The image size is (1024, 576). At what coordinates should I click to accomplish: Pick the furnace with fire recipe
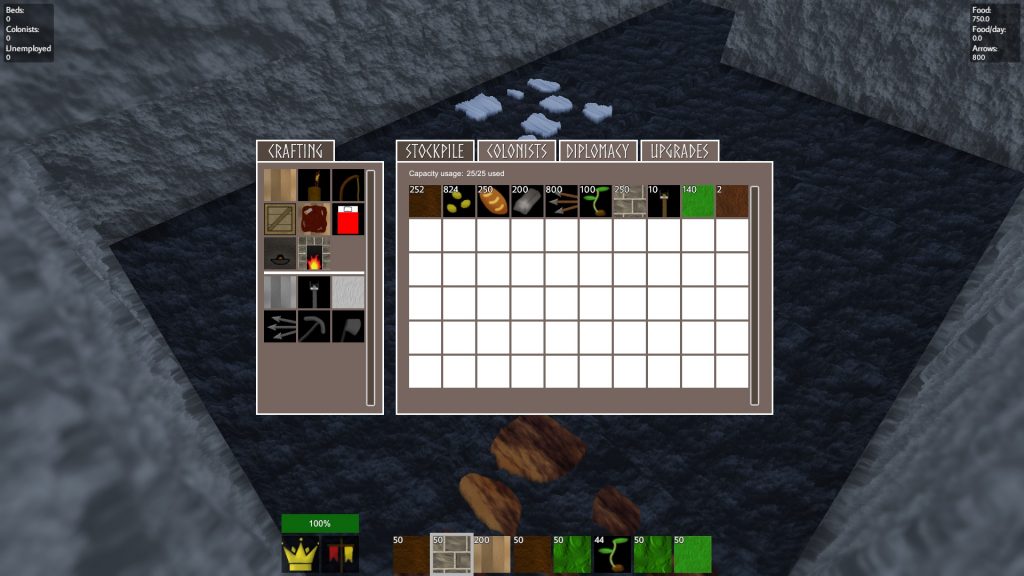coord(314,254)
